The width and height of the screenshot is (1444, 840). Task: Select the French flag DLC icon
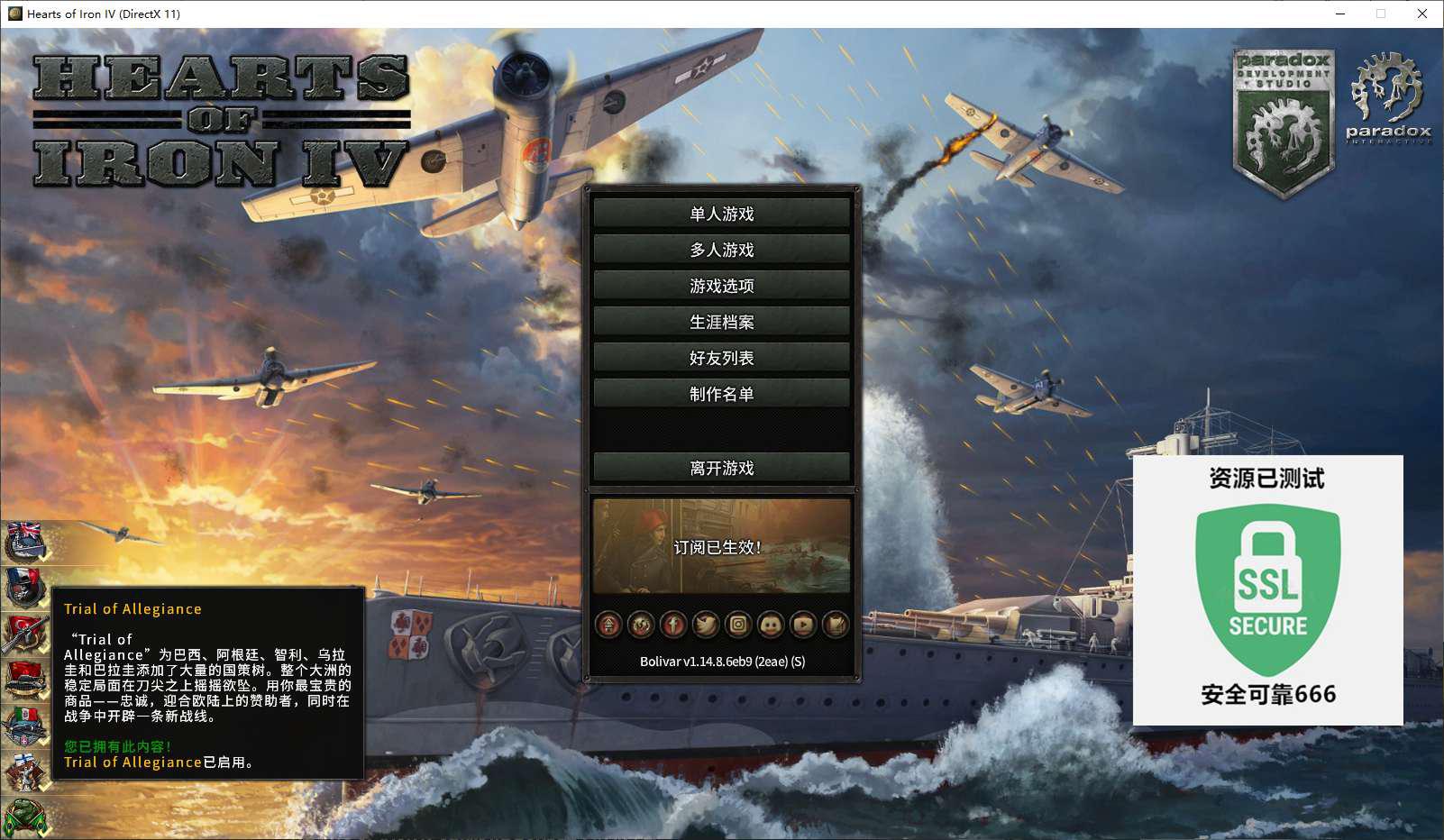point(24,587)
